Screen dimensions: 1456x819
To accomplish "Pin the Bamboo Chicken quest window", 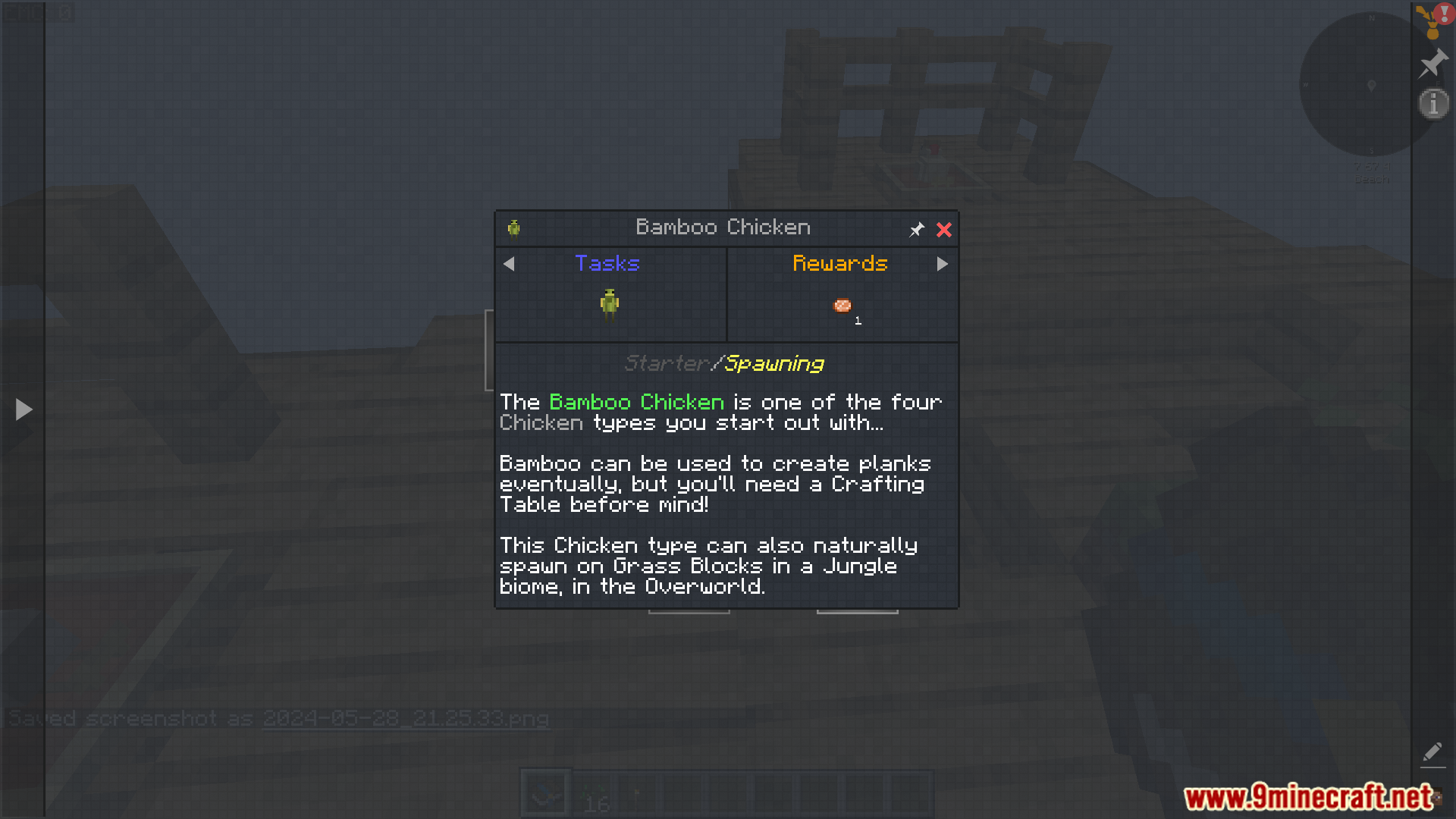I will (x=916, y=229).
